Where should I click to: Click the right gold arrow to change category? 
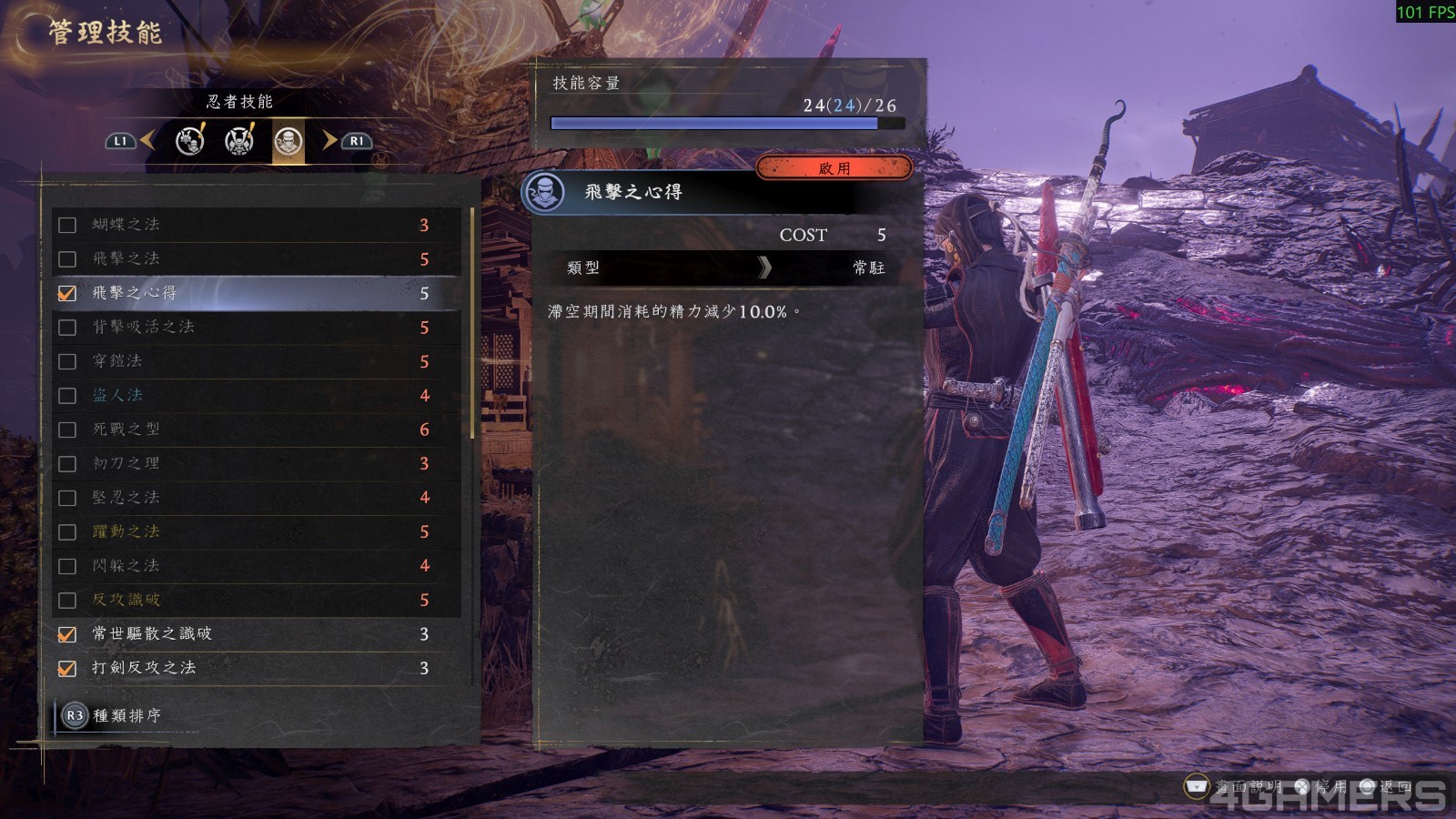click(x=329, y=143)
